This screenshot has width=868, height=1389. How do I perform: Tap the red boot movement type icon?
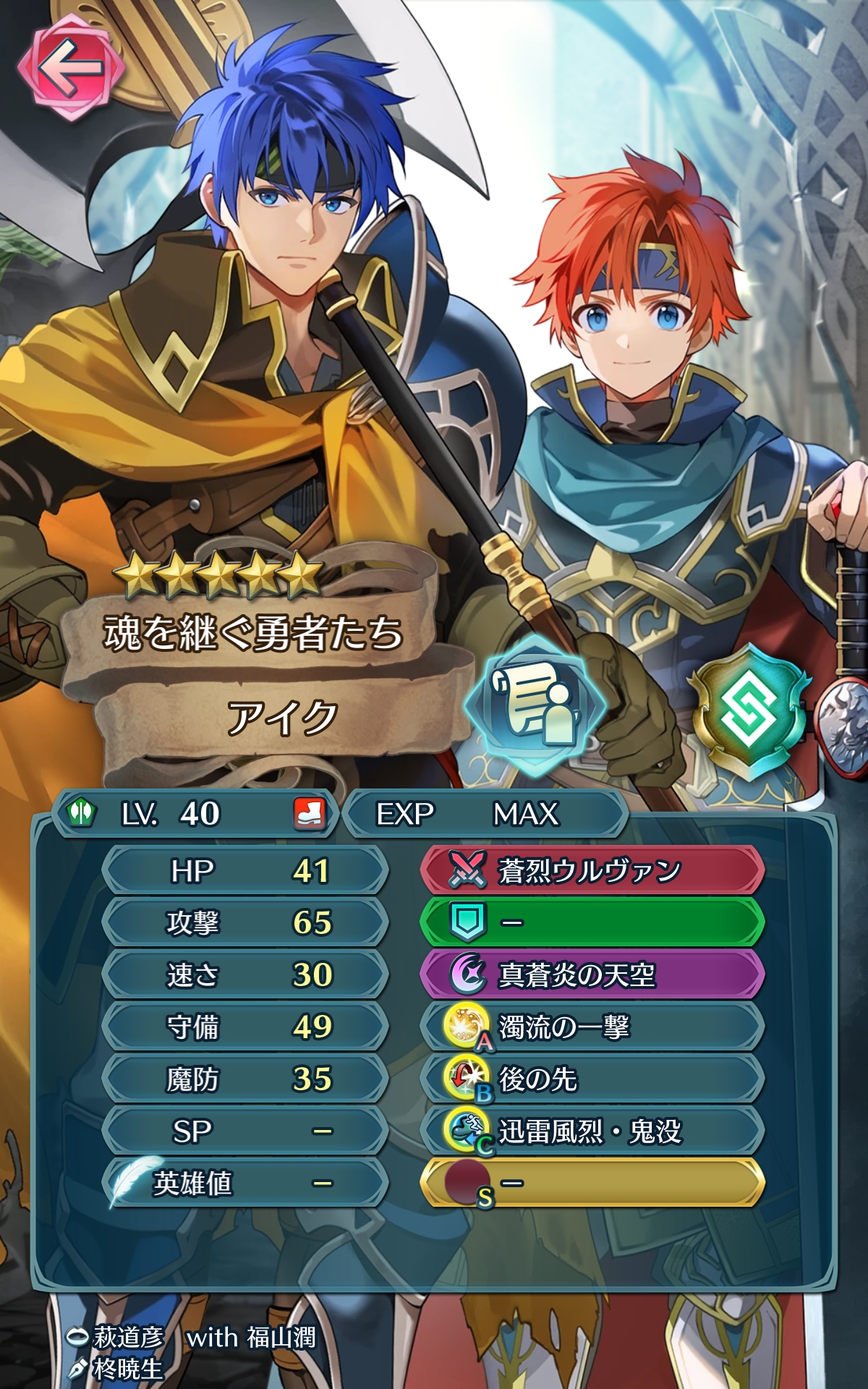309,814
